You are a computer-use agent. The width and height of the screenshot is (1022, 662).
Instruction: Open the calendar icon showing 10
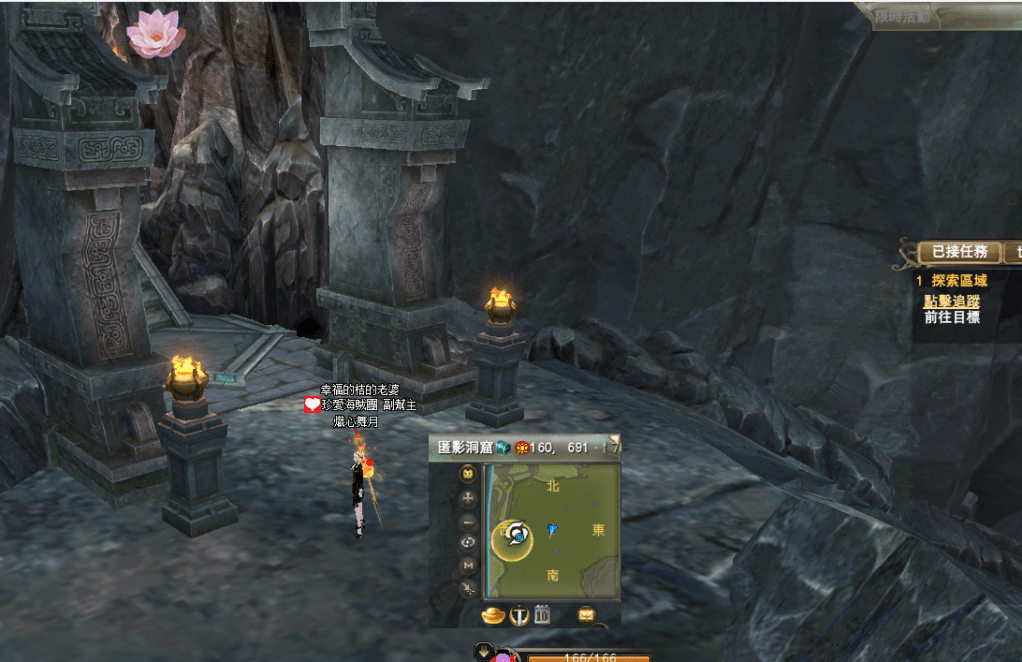543,615
